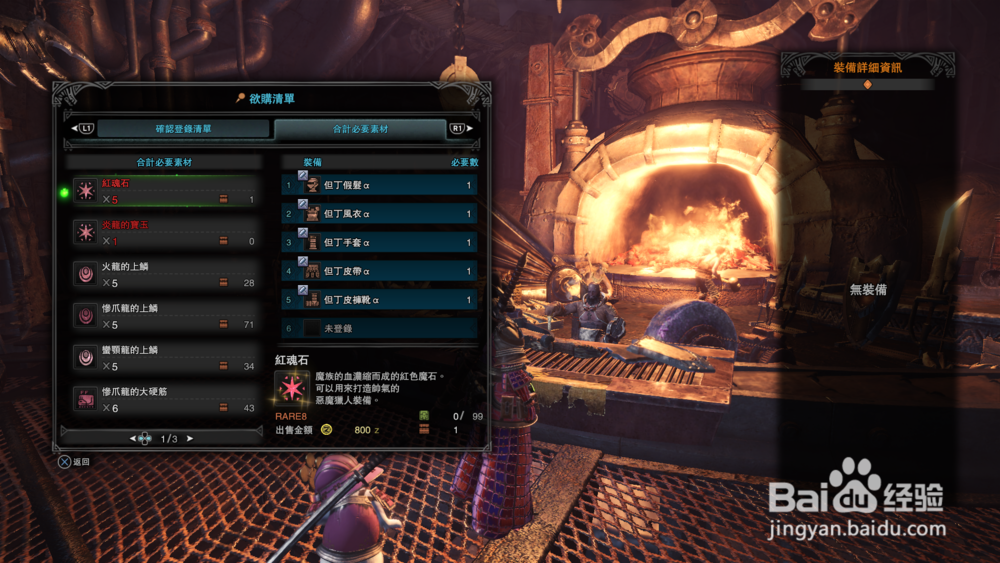Pick the 慘爪龍的上鱗 material row

[164, 316]
